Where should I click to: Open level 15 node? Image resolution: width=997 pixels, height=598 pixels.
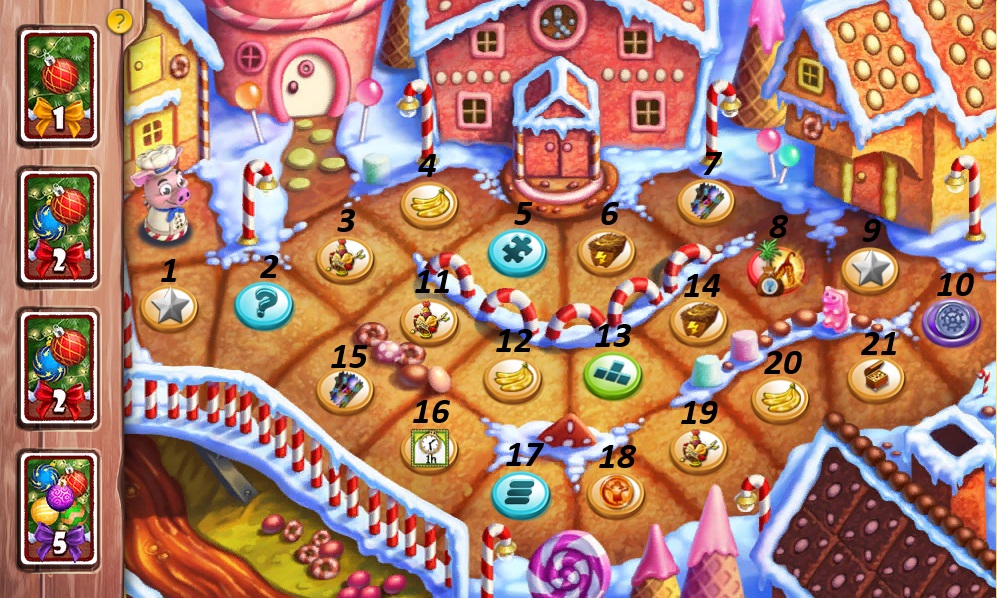click(345, 389)
